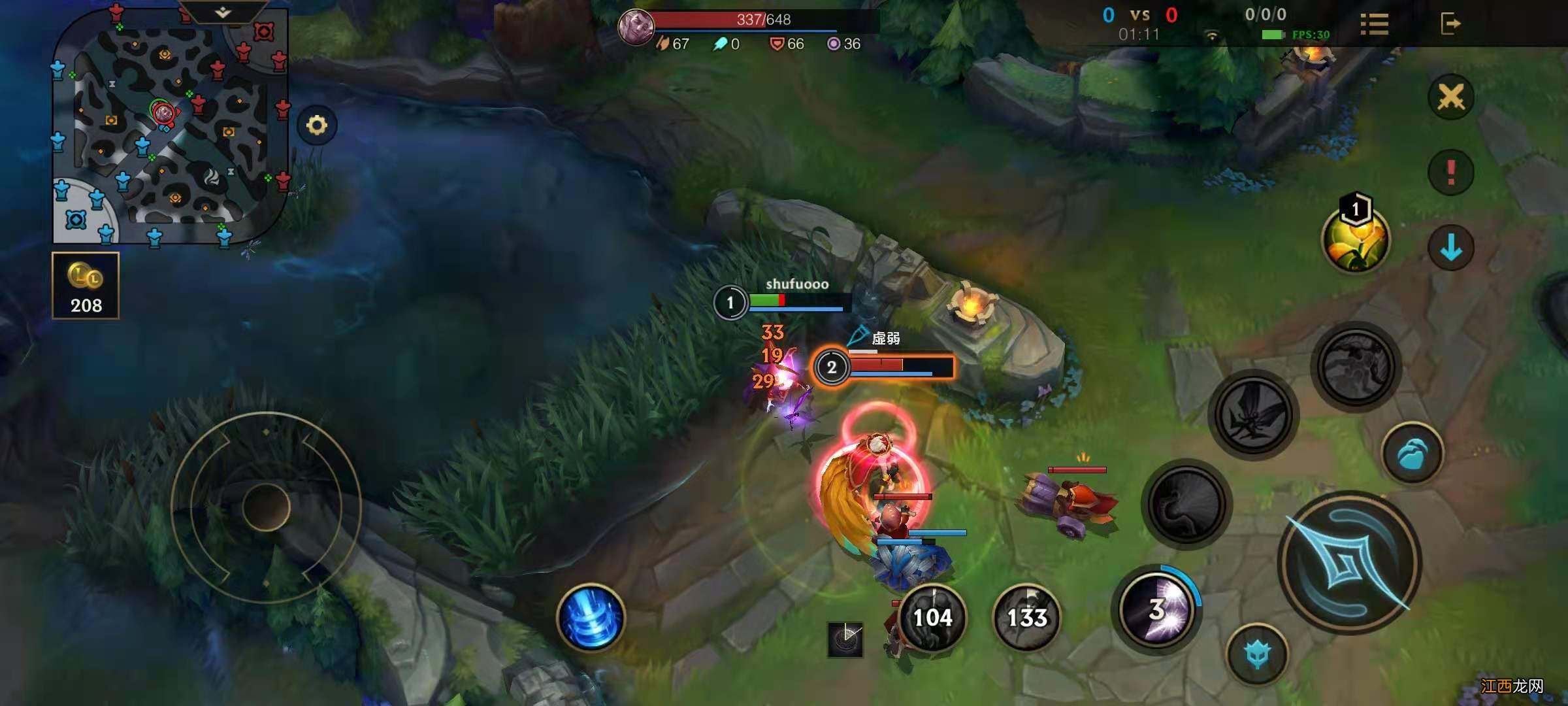Open the shop showing 208 gold
This screenshot has width=1568, height=706.
(86, 286)
